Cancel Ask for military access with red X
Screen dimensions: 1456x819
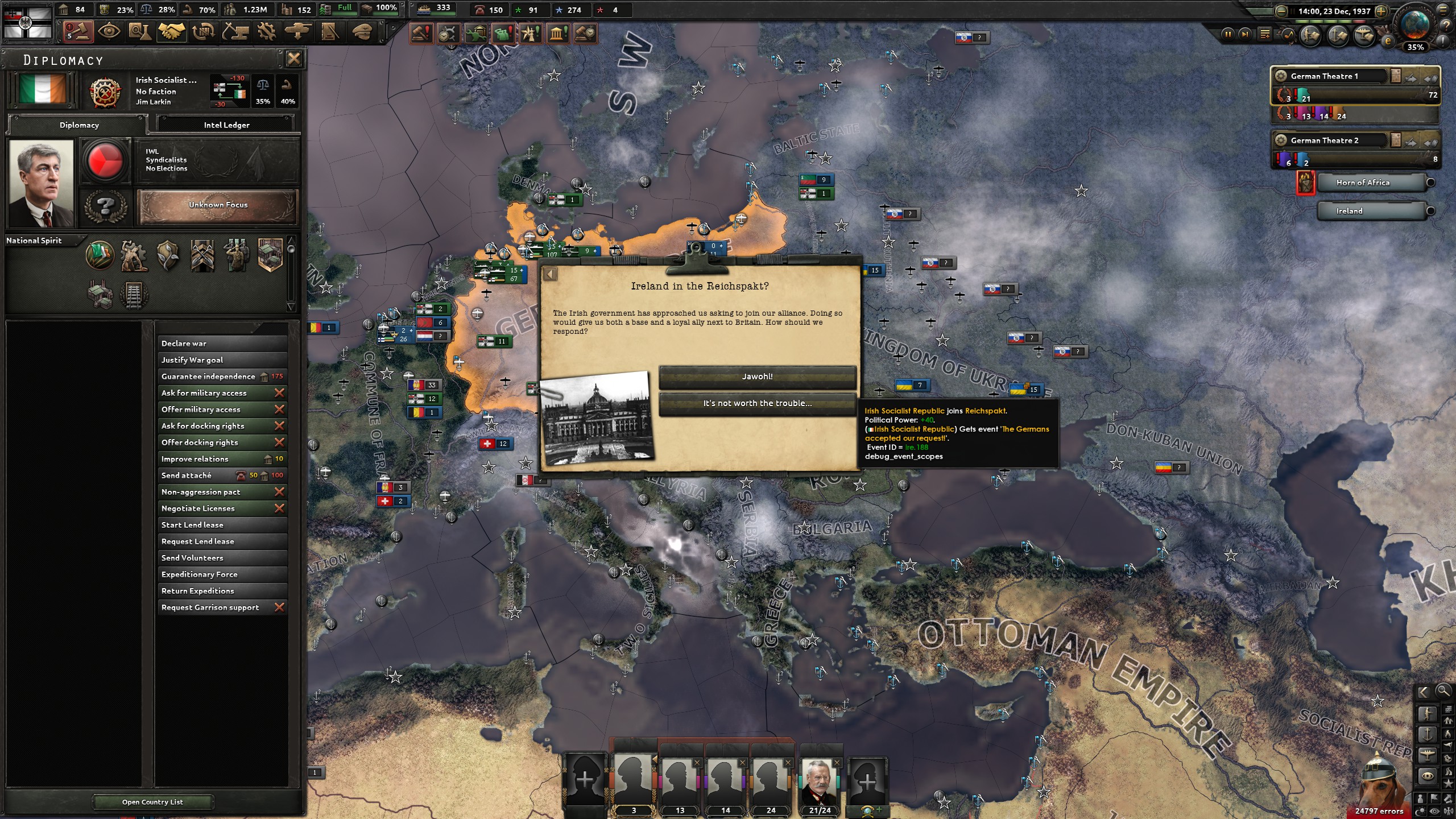280,392
